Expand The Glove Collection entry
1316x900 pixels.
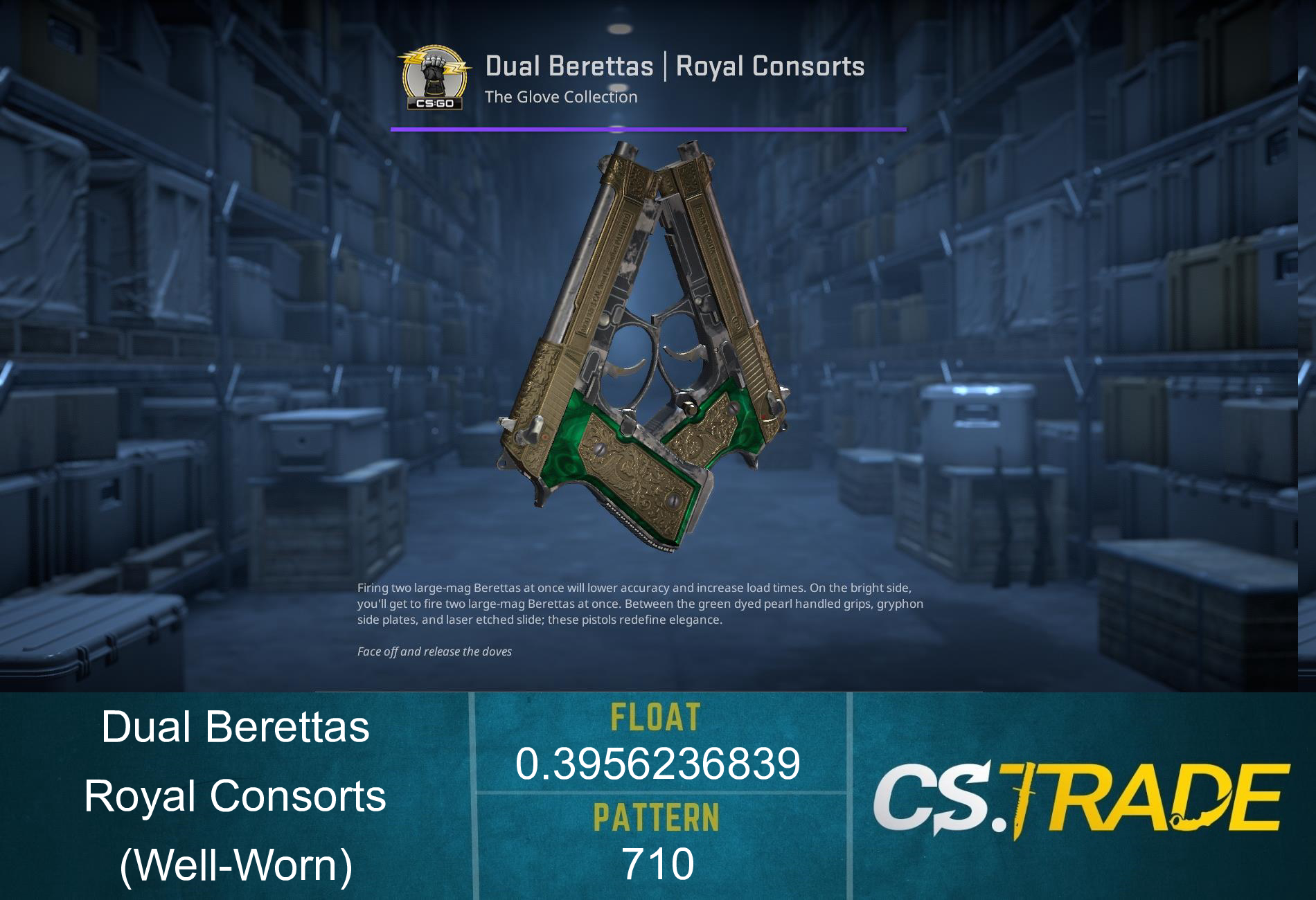tap(561, 97)
